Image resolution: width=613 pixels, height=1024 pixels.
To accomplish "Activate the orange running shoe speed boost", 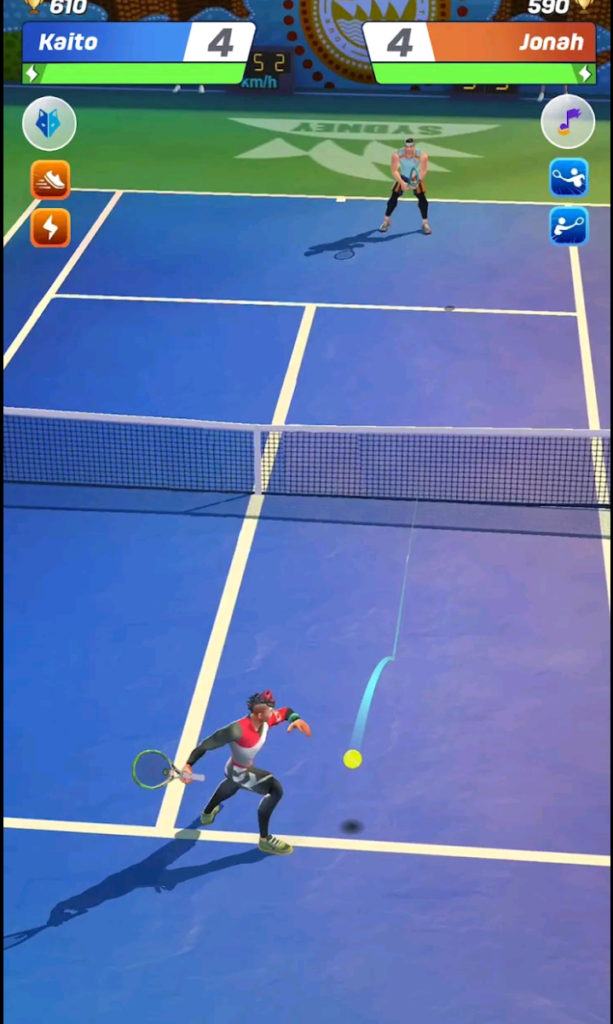I will coord(50,180).
